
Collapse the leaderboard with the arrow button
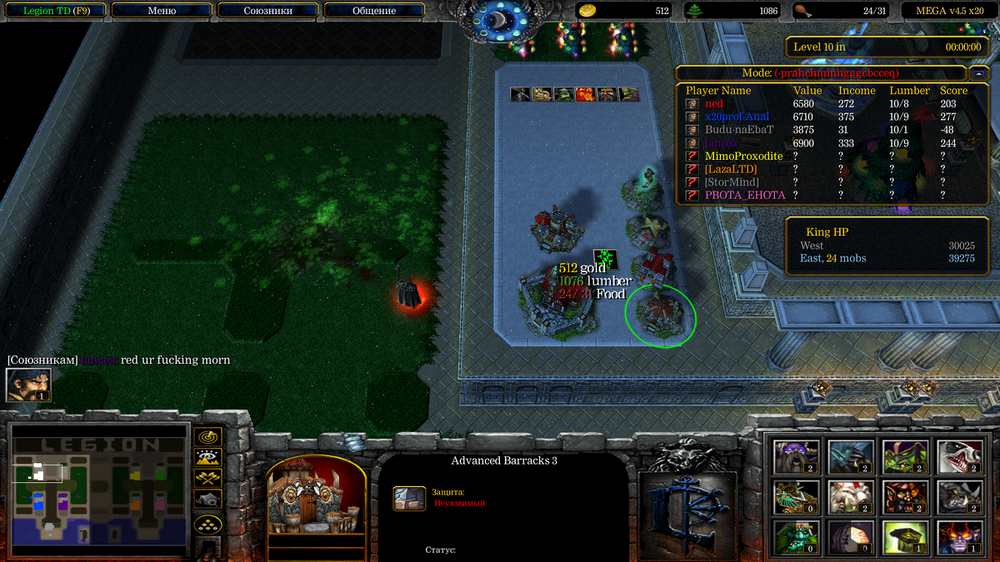(977, 73)
